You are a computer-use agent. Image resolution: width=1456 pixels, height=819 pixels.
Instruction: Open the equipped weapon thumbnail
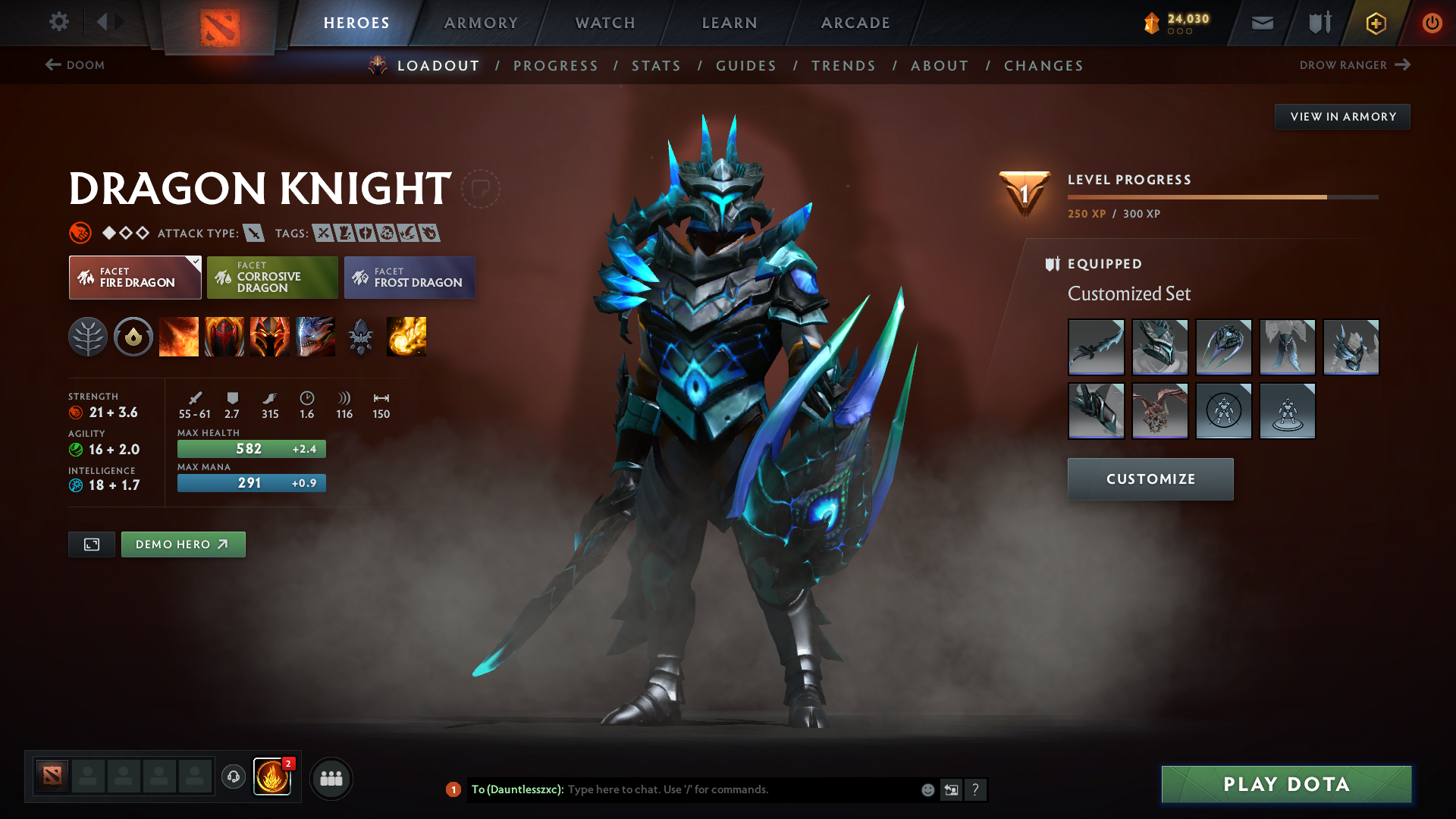click(1095, 347)
